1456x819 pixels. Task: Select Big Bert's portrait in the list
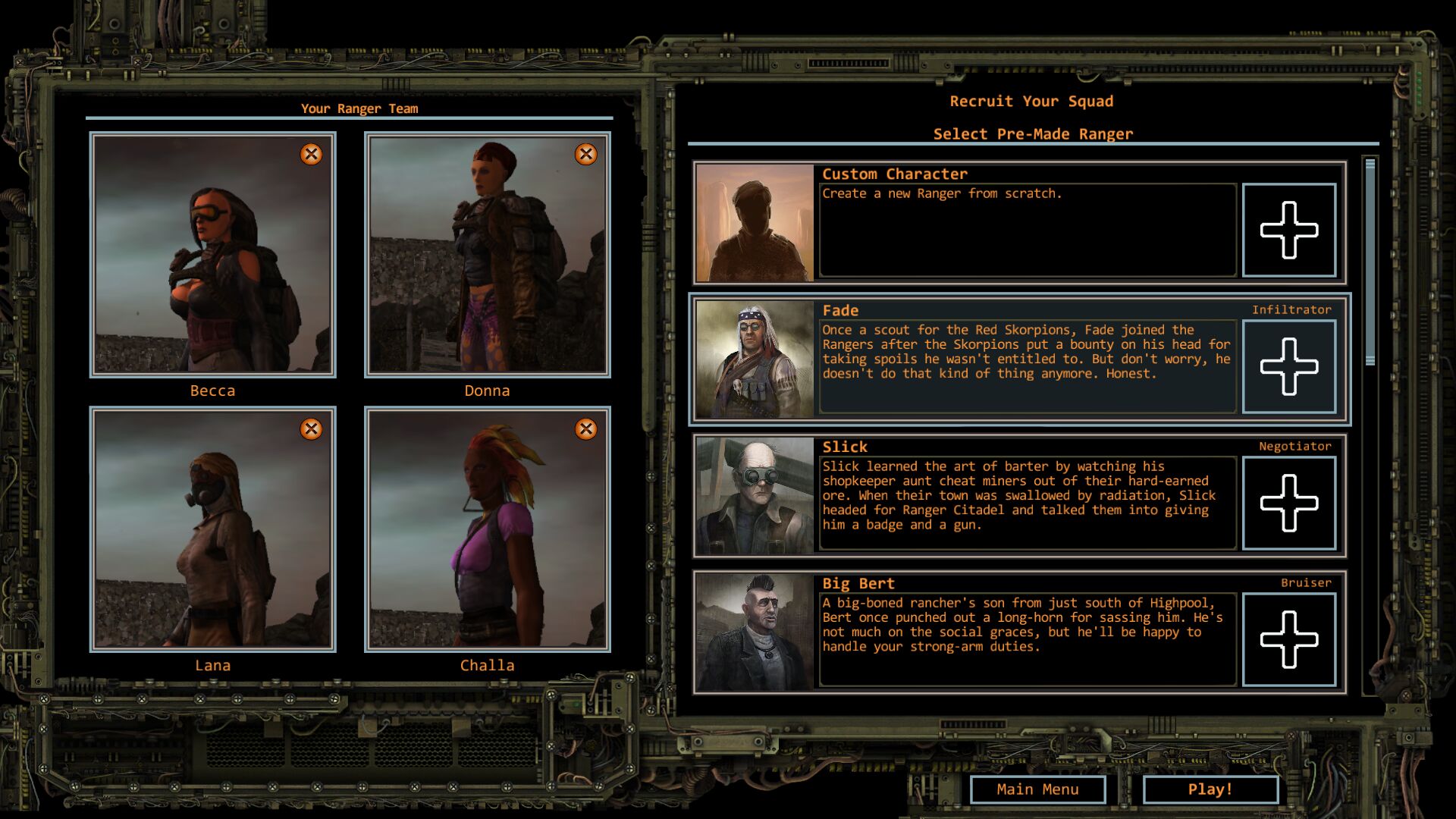[755, 632]
